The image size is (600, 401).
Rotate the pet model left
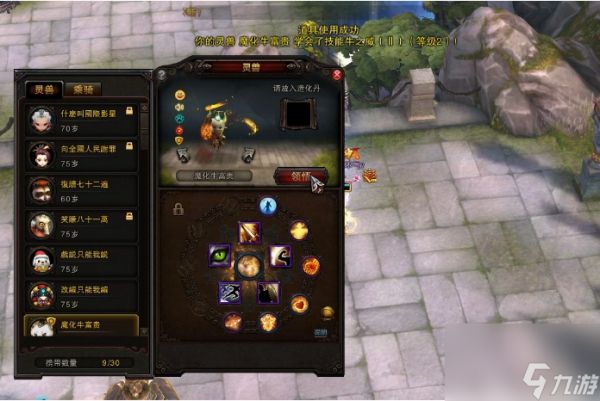tap(182, 155)
